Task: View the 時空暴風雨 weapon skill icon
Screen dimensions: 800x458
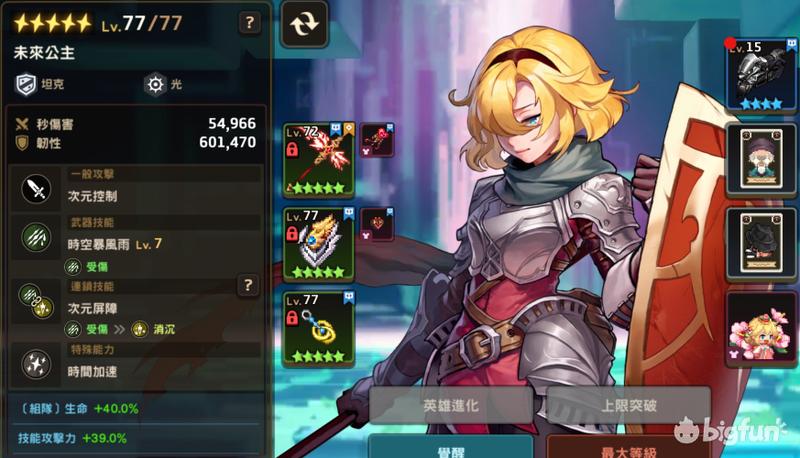Action: (37, 236)
